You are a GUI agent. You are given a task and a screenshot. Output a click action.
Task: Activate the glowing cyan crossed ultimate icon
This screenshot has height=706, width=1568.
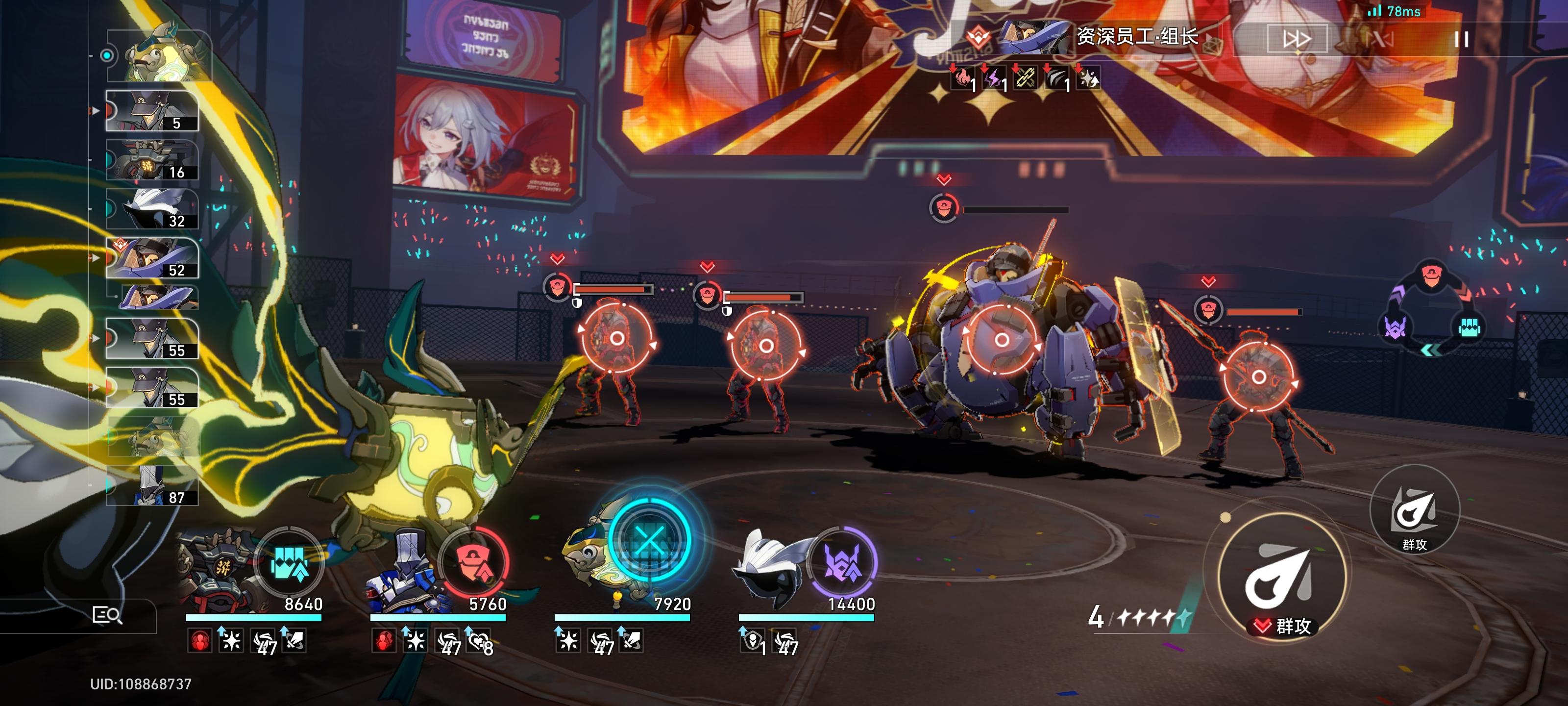coord(649,540)
